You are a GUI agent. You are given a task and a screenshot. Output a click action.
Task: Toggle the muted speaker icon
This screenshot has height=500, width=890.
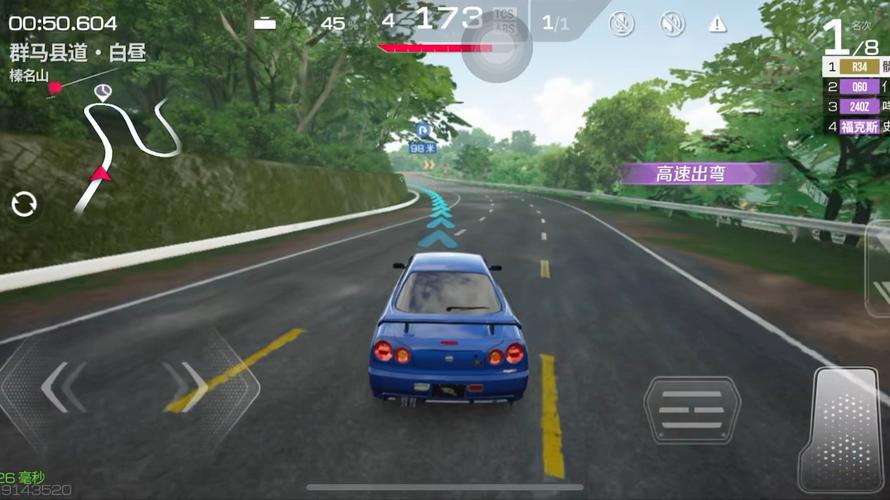672,24
